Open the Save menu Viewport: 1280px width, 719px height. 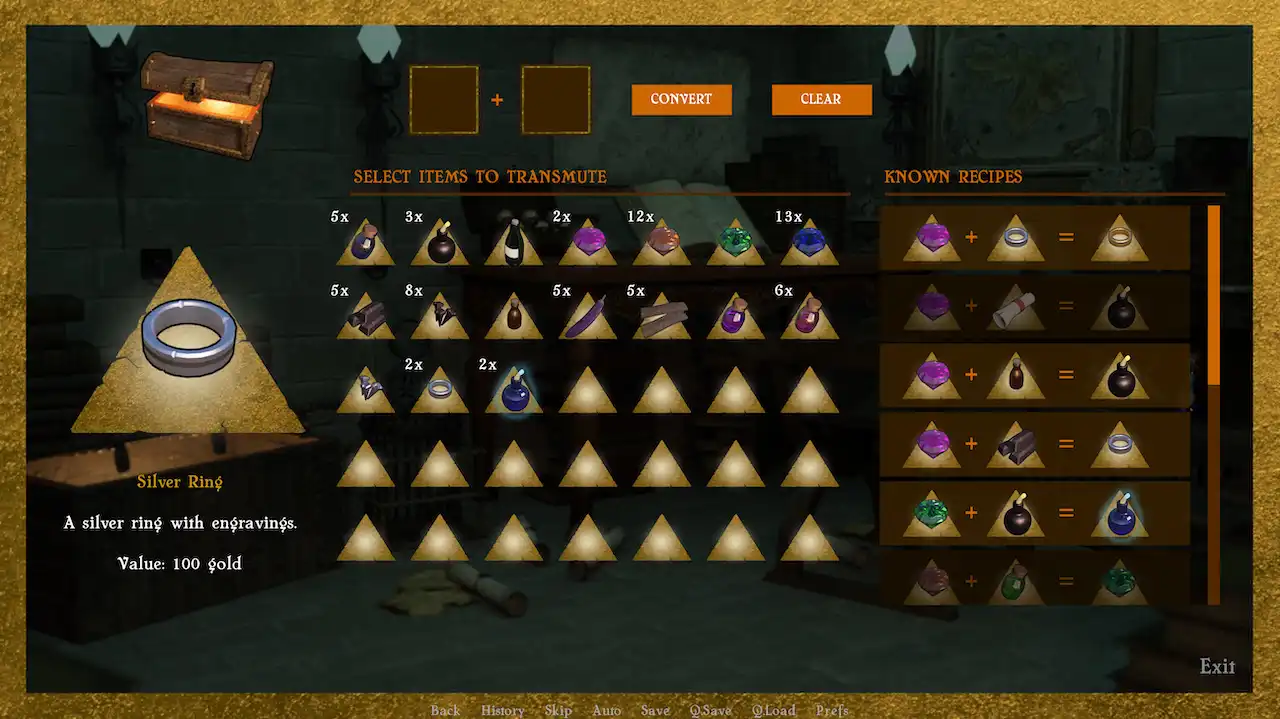pyautogui.click(x=655, y=710)
